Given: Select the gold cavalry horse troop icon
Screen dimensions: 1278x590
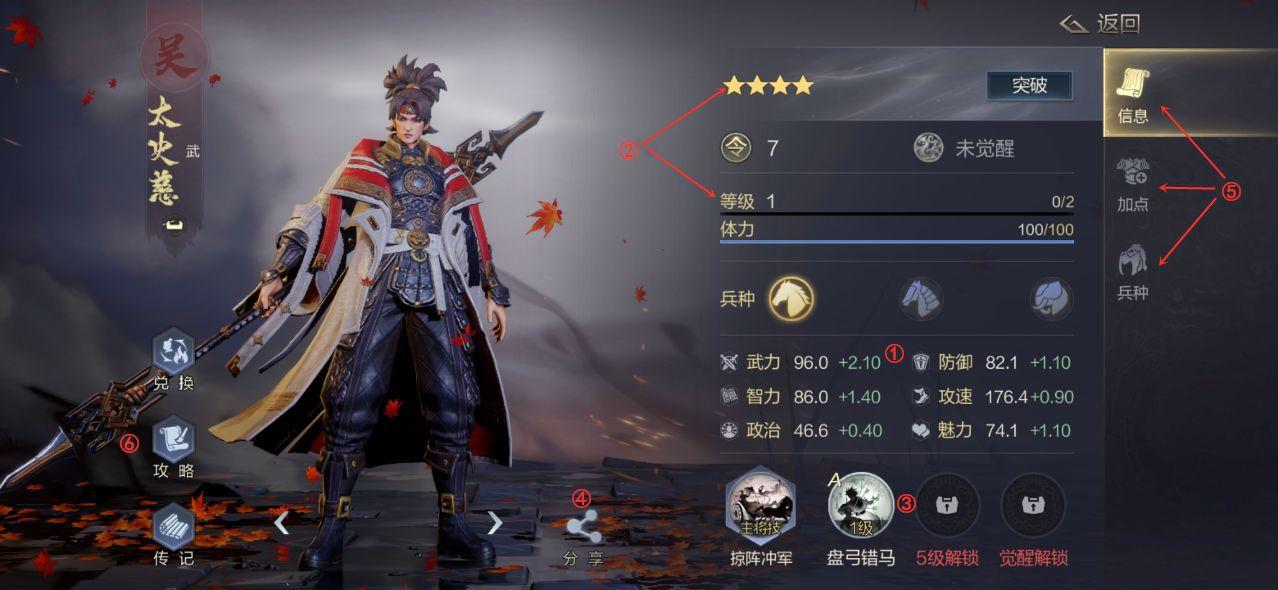Looking at the screenshot, I should point(791,298).
